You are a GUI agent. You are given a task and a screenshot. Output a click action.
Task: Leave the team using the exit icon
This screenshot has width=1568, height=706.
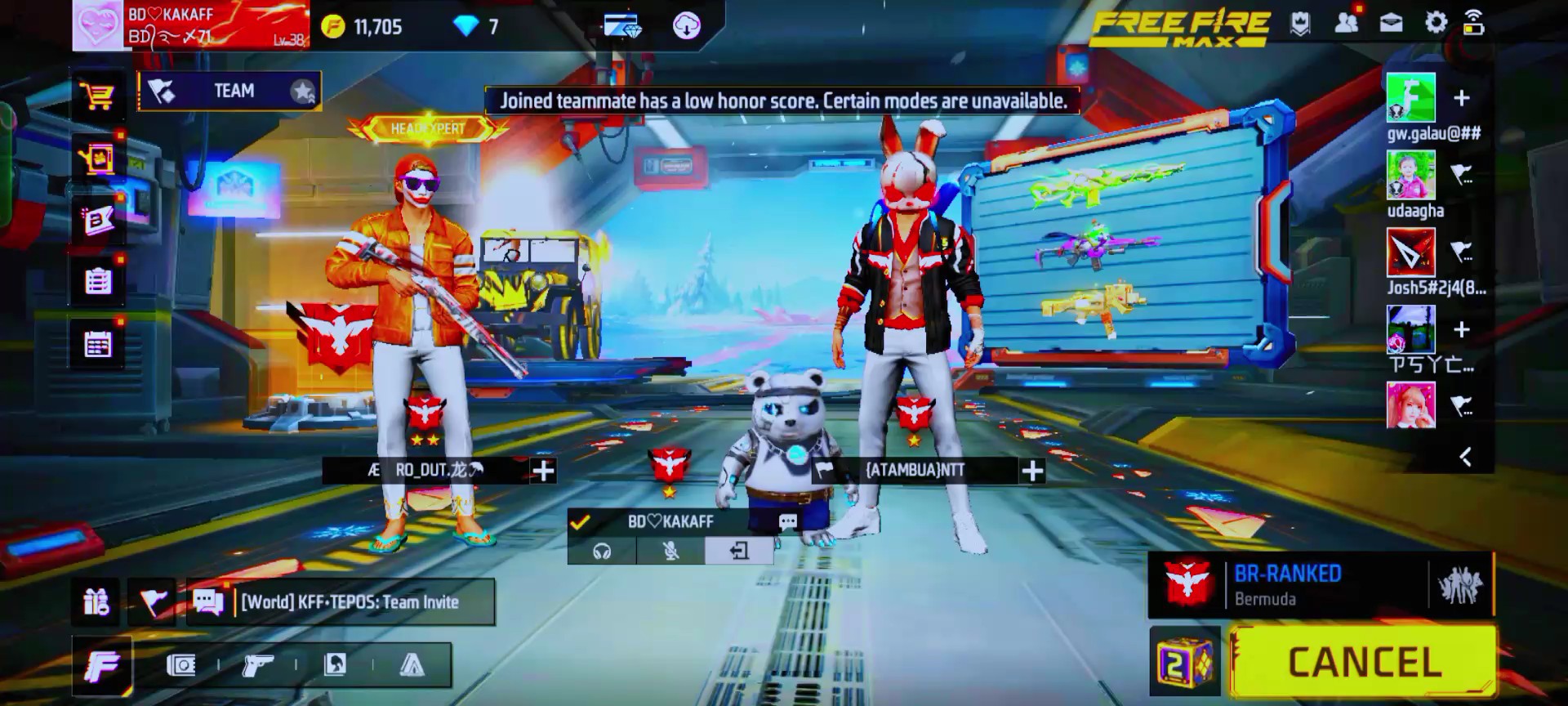[739, 552]
